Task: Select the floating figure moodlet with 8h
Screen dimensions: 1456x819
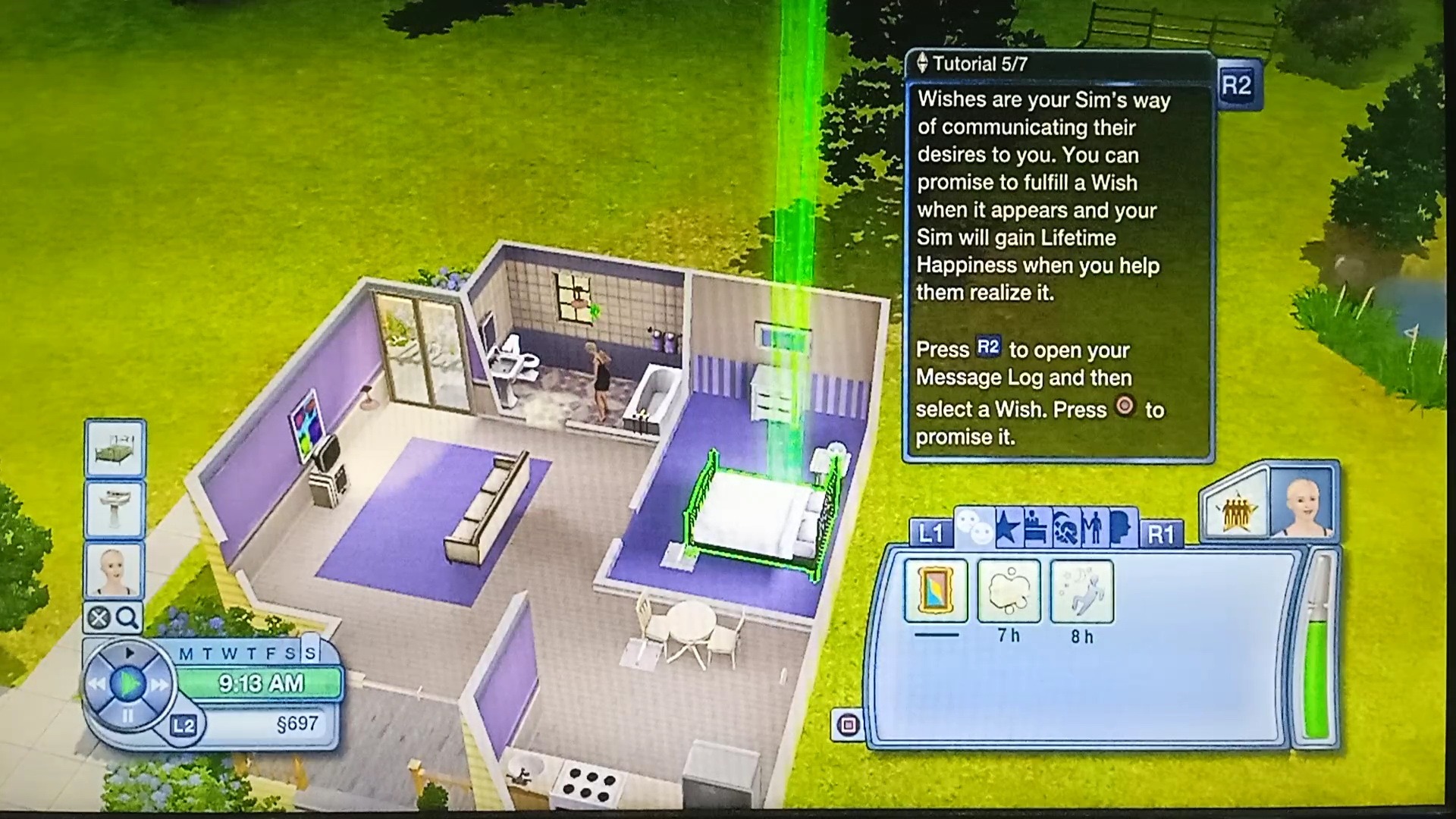Action: tap(1082, 591)
